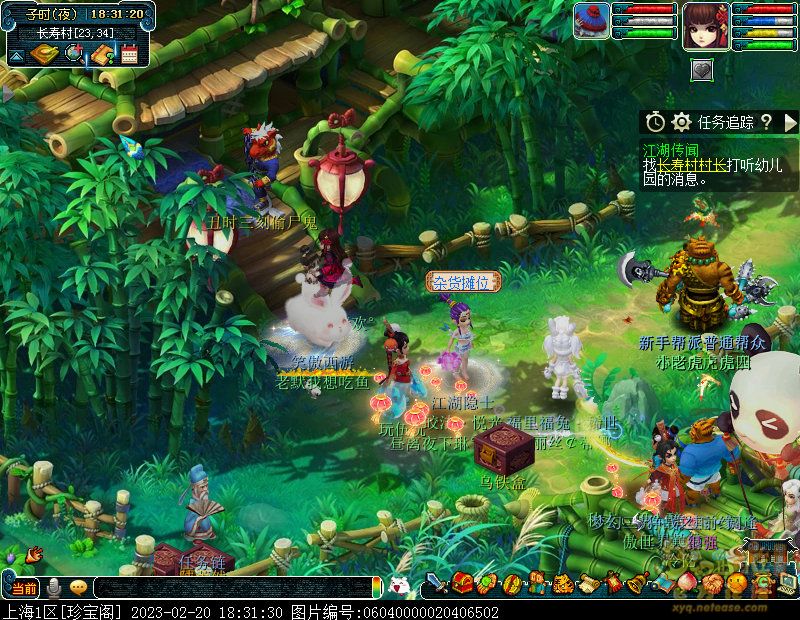Open the guide book with question mark

coord(102,54)
